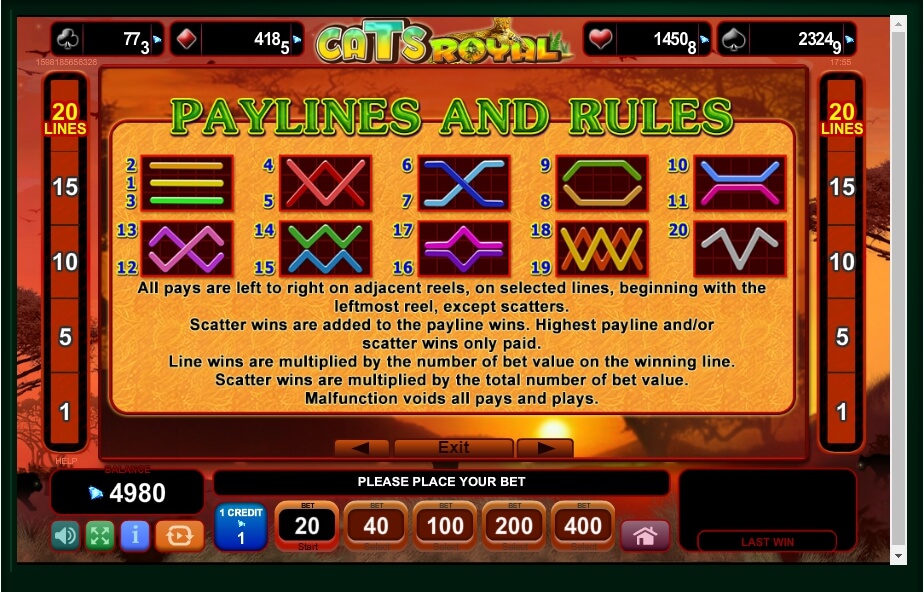Return to the lobby via the home icon
924x592 pixels.
tap(645, 535)
